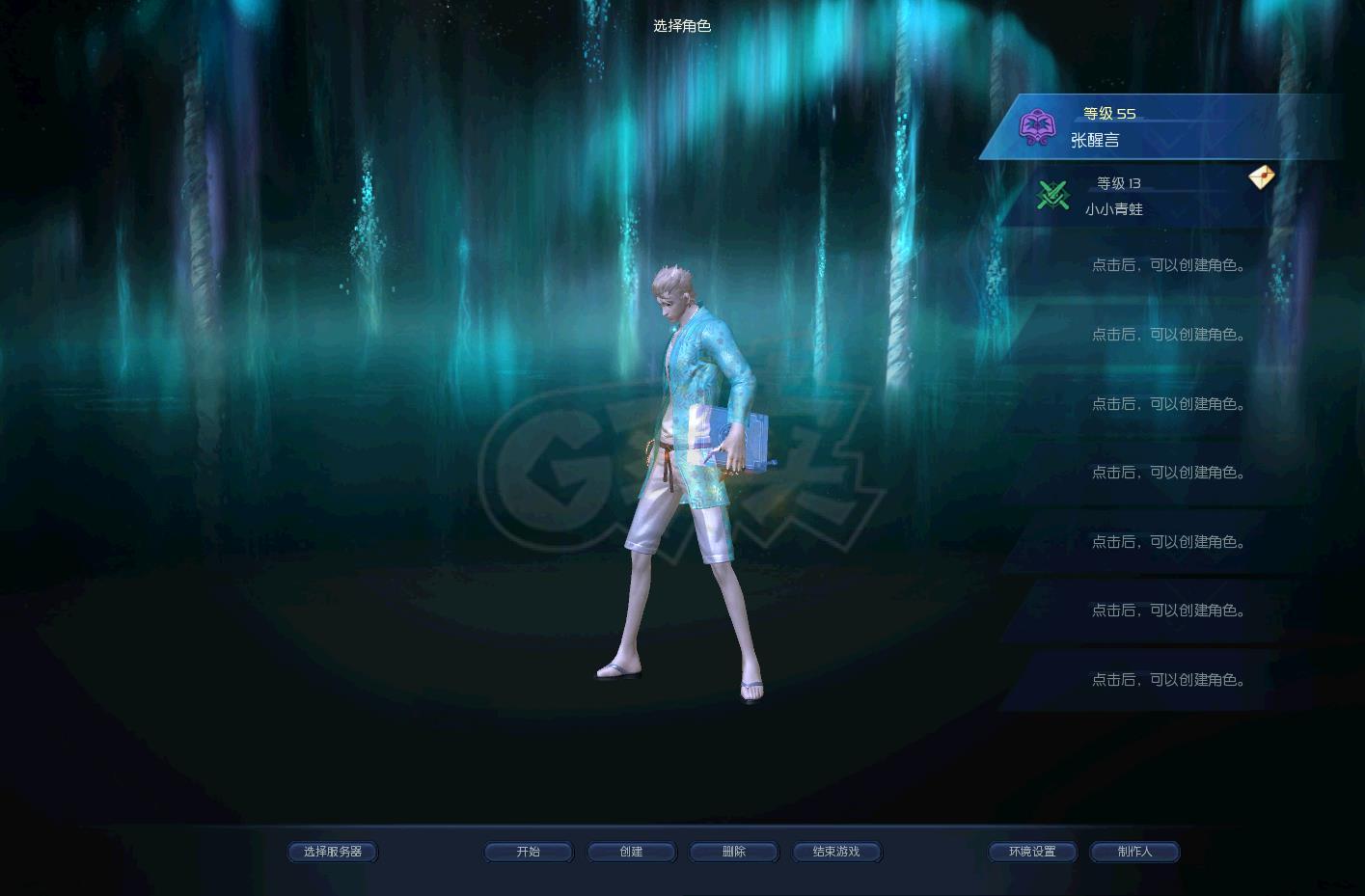The image size is (1365, 896).
Task: Click the 结束游戏 exit game button
Action: [836, 852]
